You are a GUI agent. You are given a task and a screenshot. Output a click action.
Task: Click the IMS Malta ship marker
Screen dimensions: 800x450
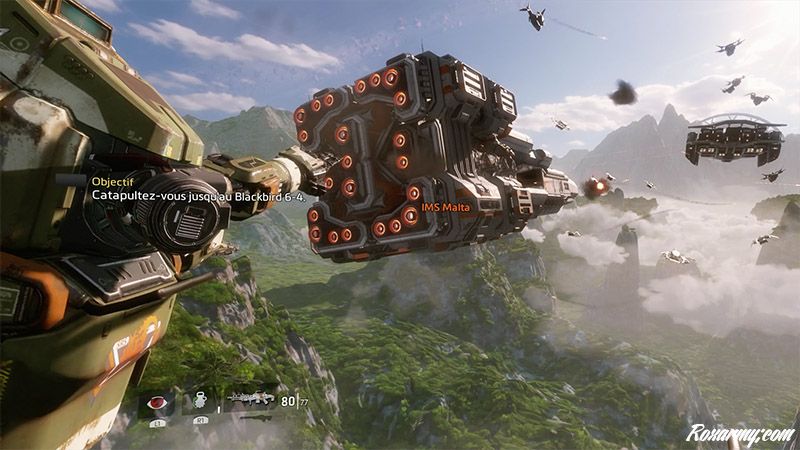[445, 207]
